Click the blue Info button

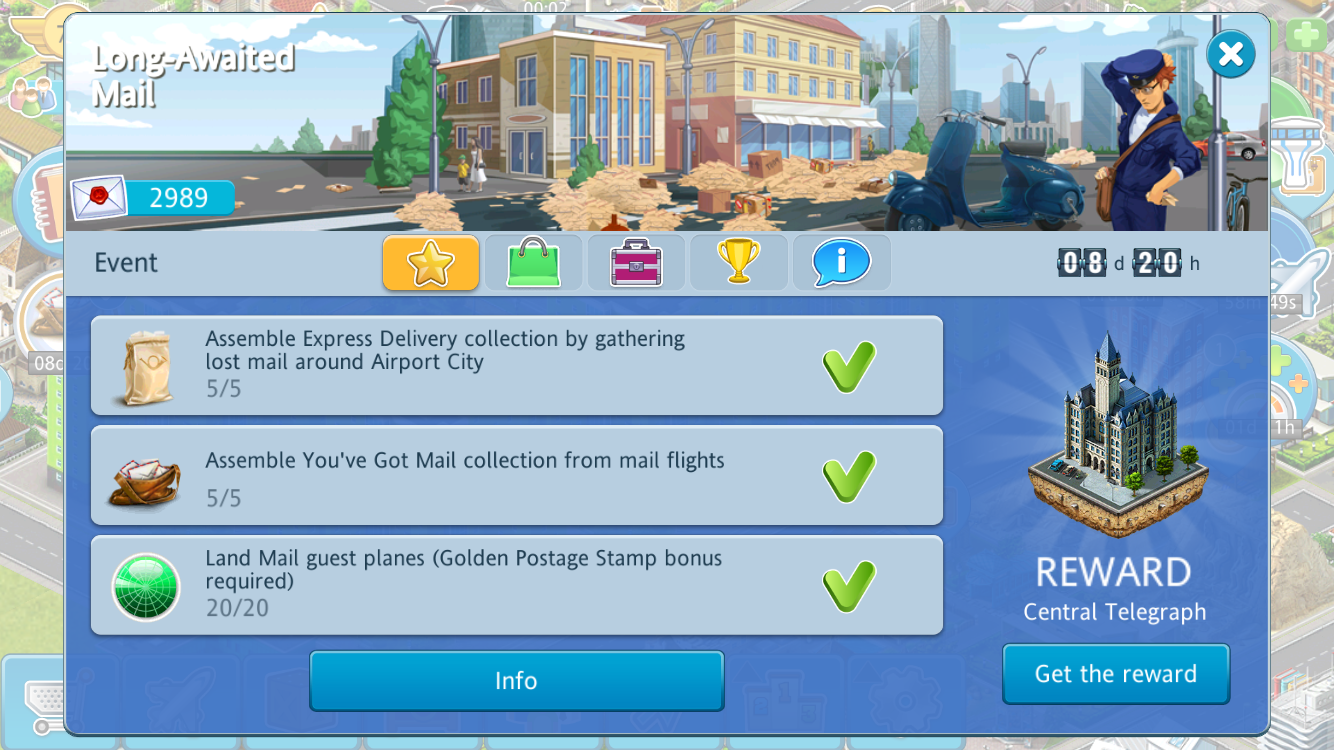(x=516, y=681)
